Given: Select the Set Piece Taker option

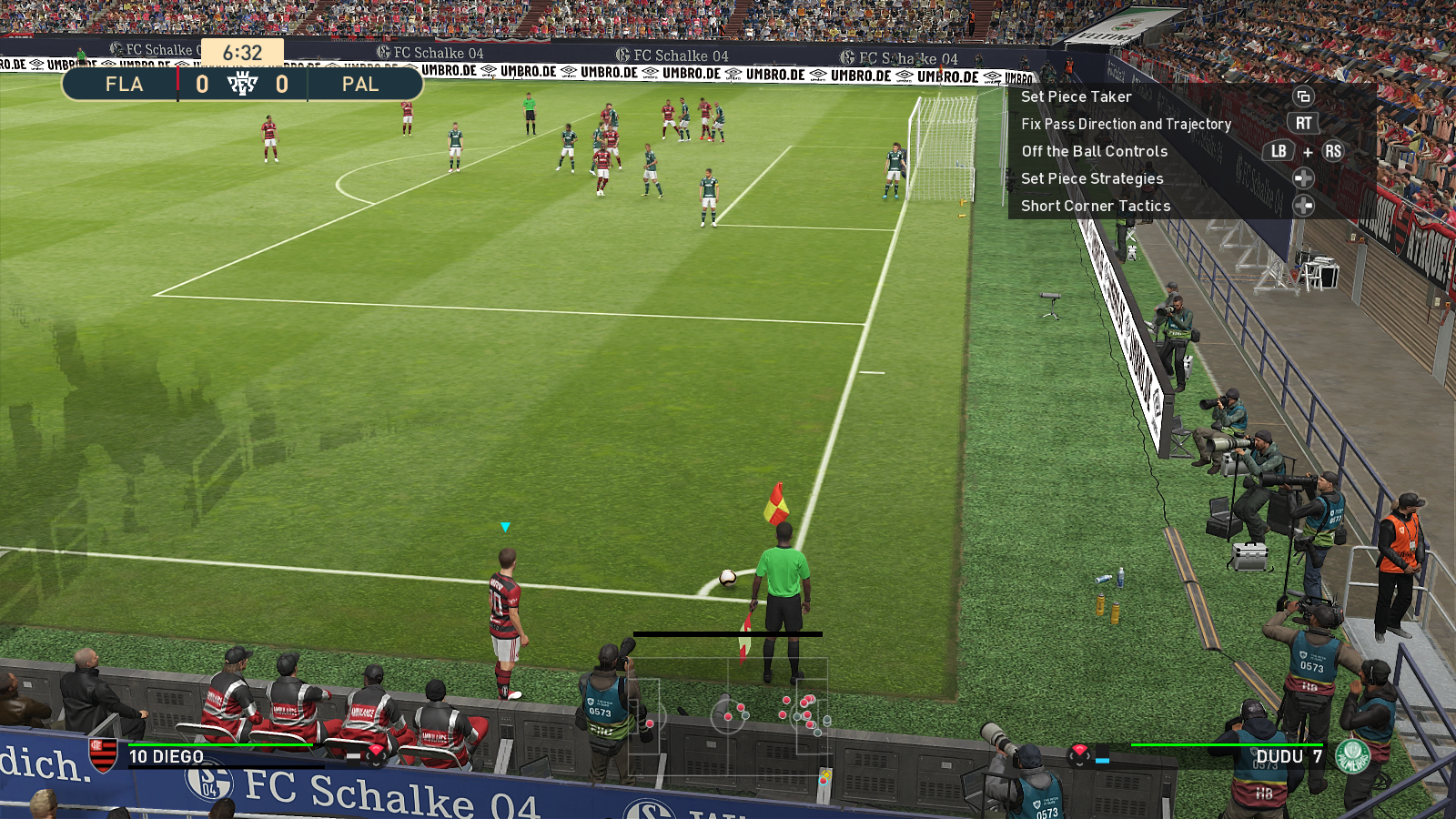Looking at the screenshot, I should pyautogui.click(x=1077, y=96).
